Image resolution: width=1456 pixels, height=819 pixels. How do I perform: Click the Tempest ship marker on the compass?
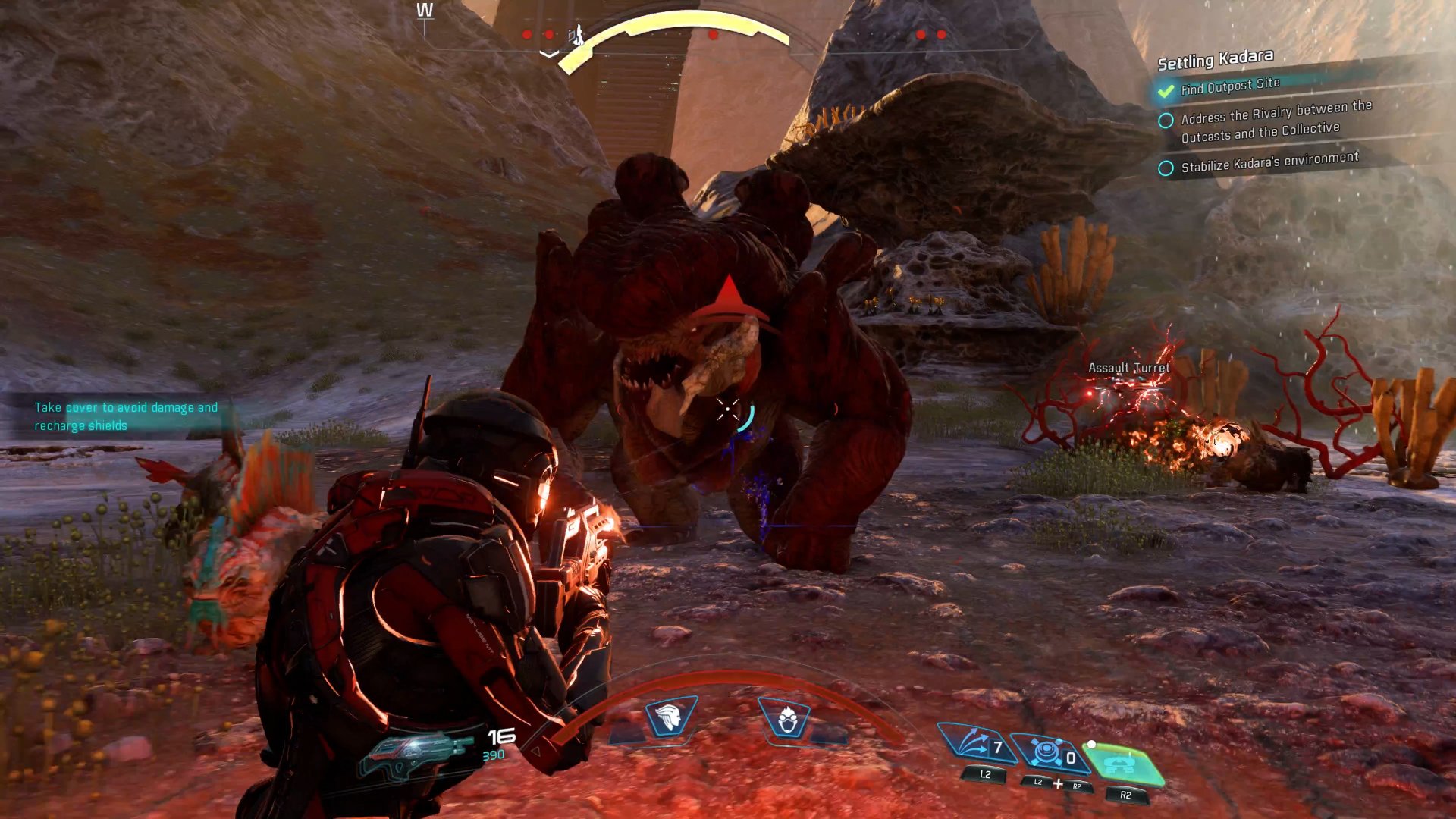577,34
